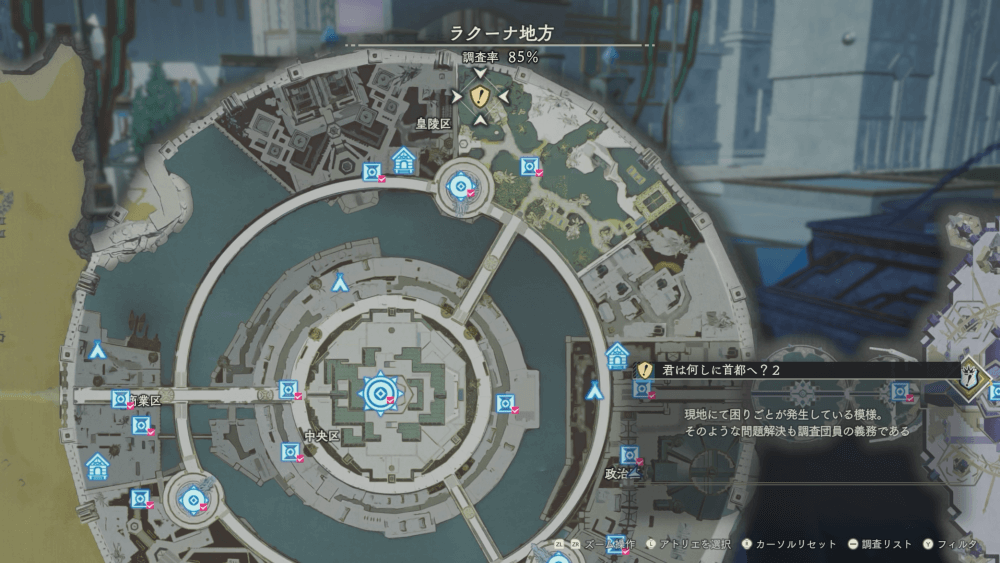Select the square marker in the garden area
Viewport: 1000px width, 563px height.
(x=529, y=167)
